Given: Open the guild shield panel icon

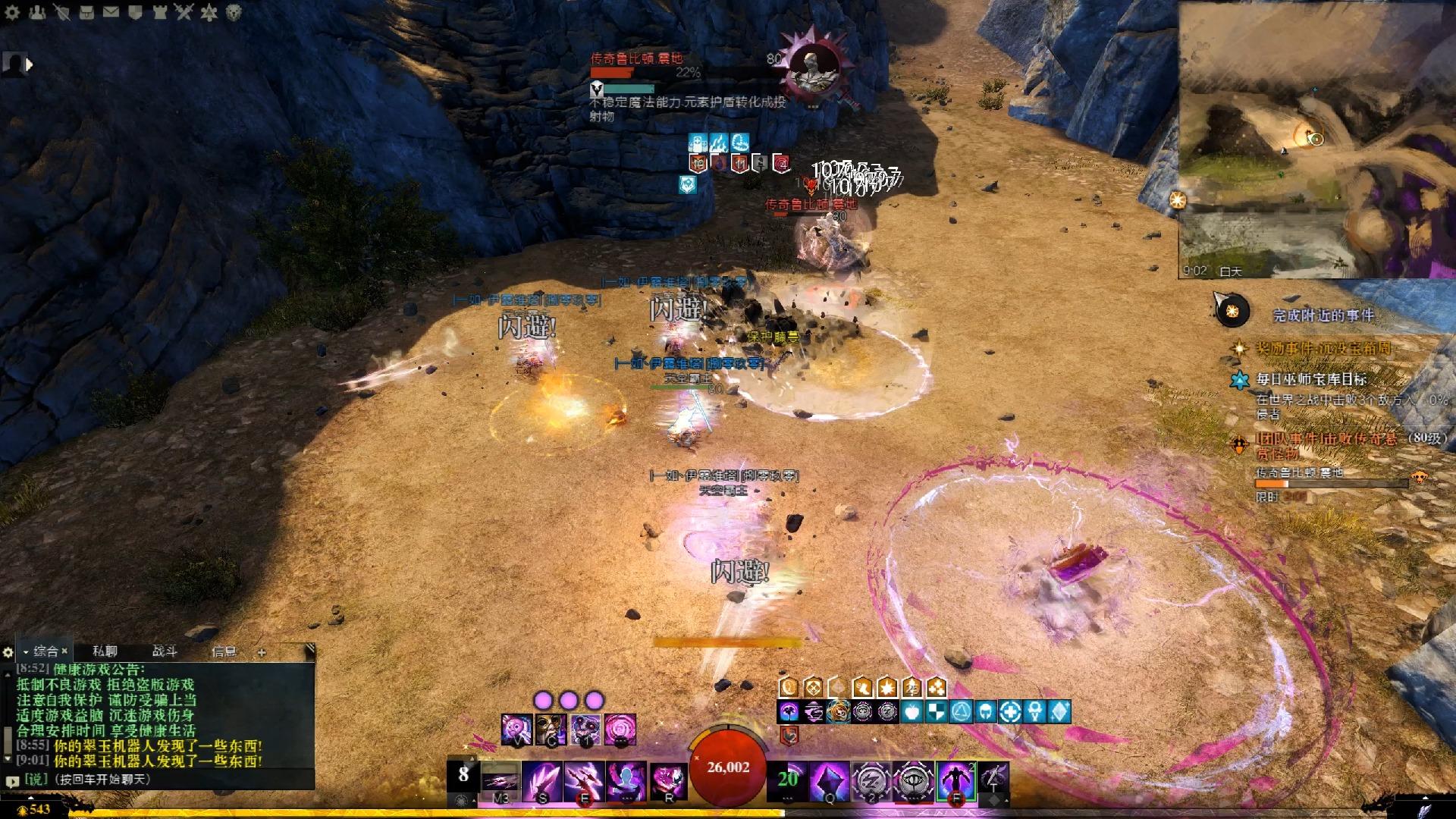Looking at the screenshot, I should (135, 12).
